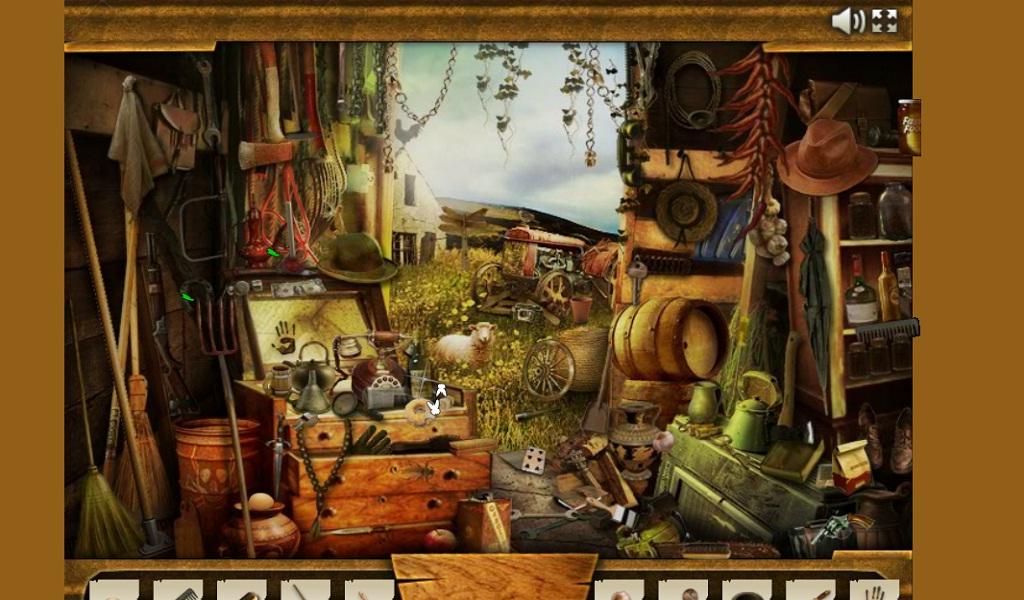Select the comb item slot
This screenshot has width=1024, height=600.
coord(178,591)
